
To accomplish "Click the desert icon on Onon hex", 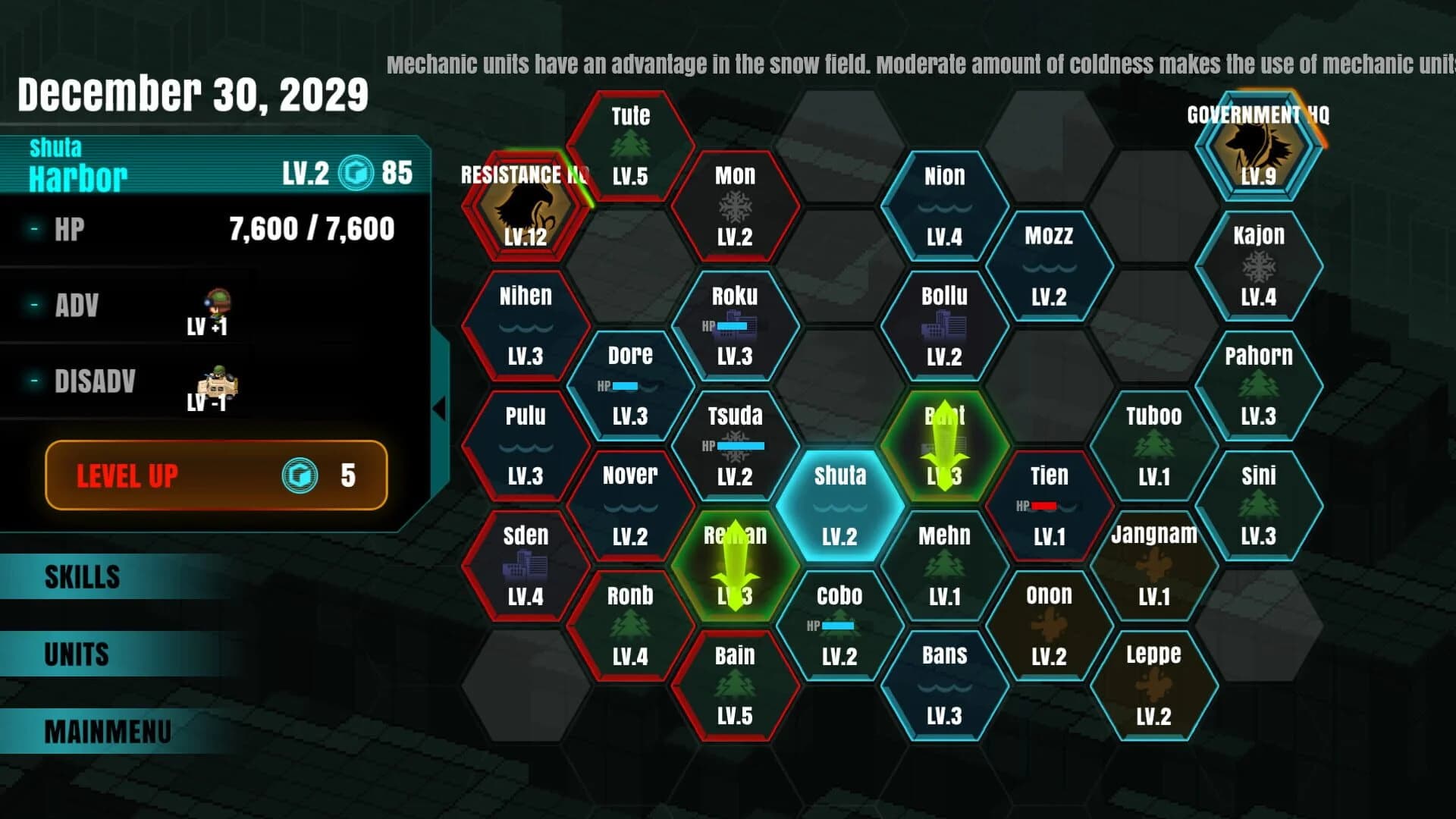I will point(1050,624).
